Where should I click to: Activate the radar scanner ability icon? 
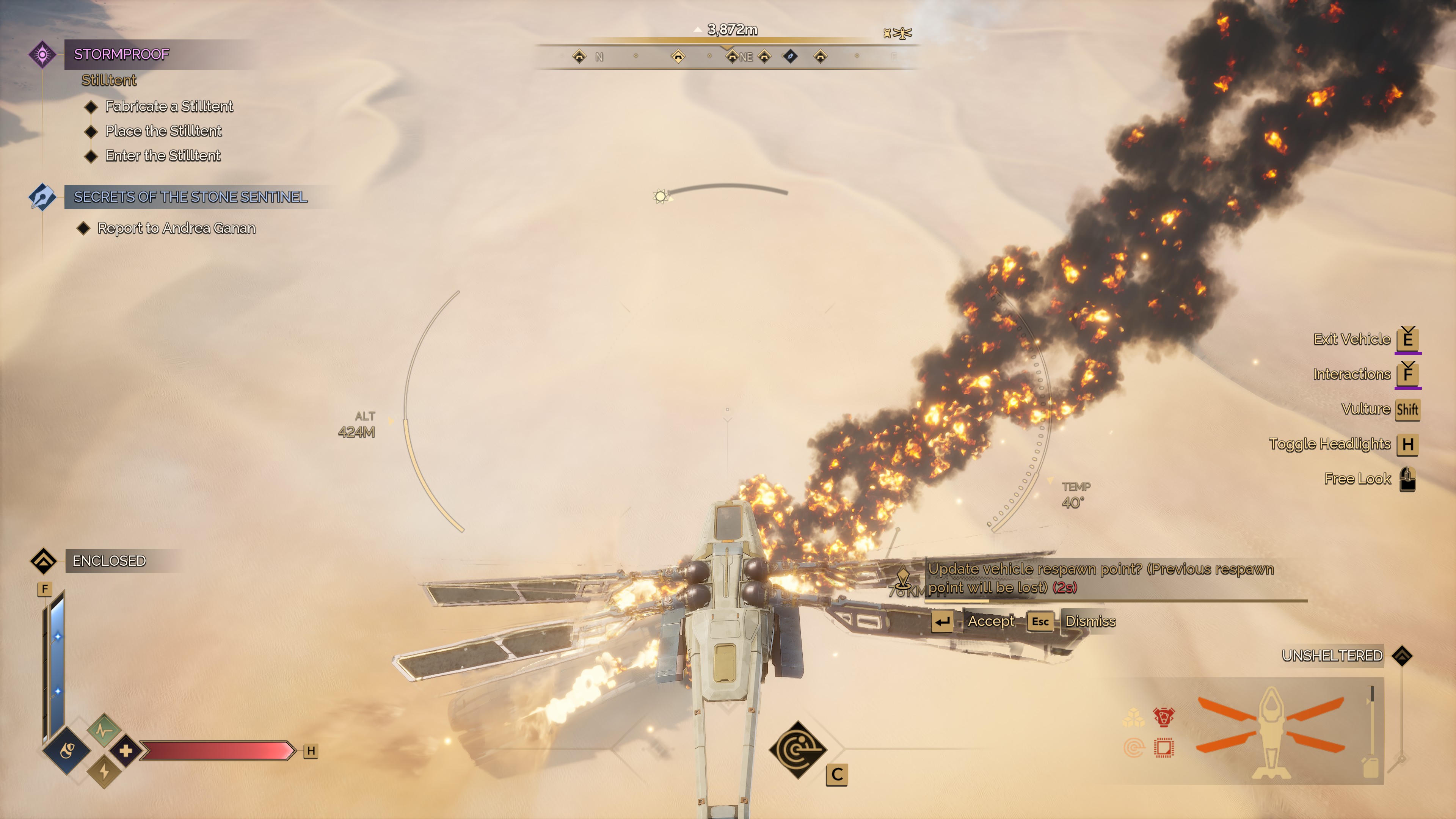coord(797,750)
